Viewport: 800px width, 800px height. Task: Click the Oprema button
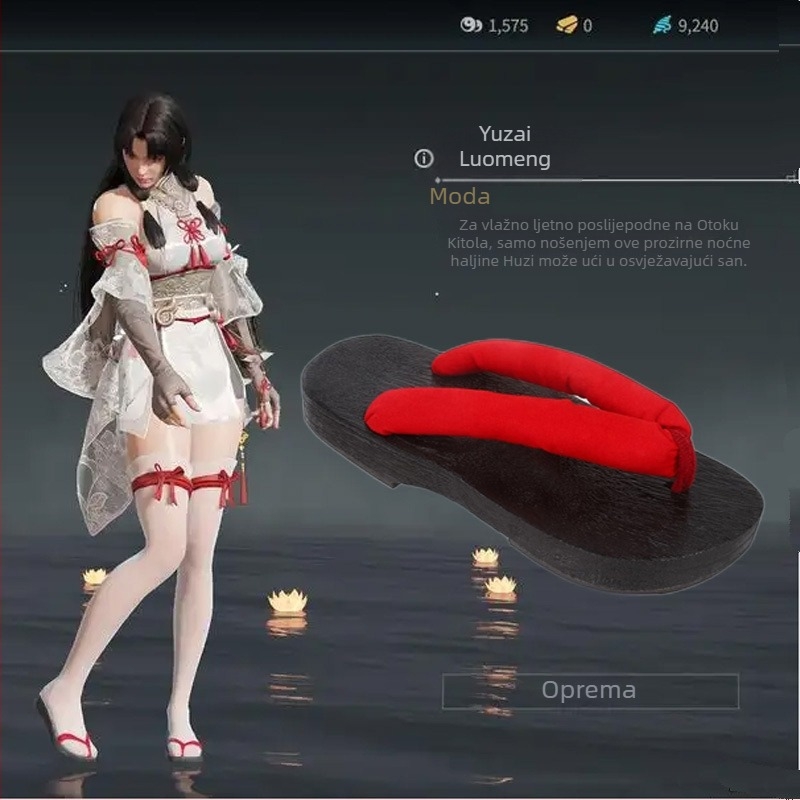point(590,691)
